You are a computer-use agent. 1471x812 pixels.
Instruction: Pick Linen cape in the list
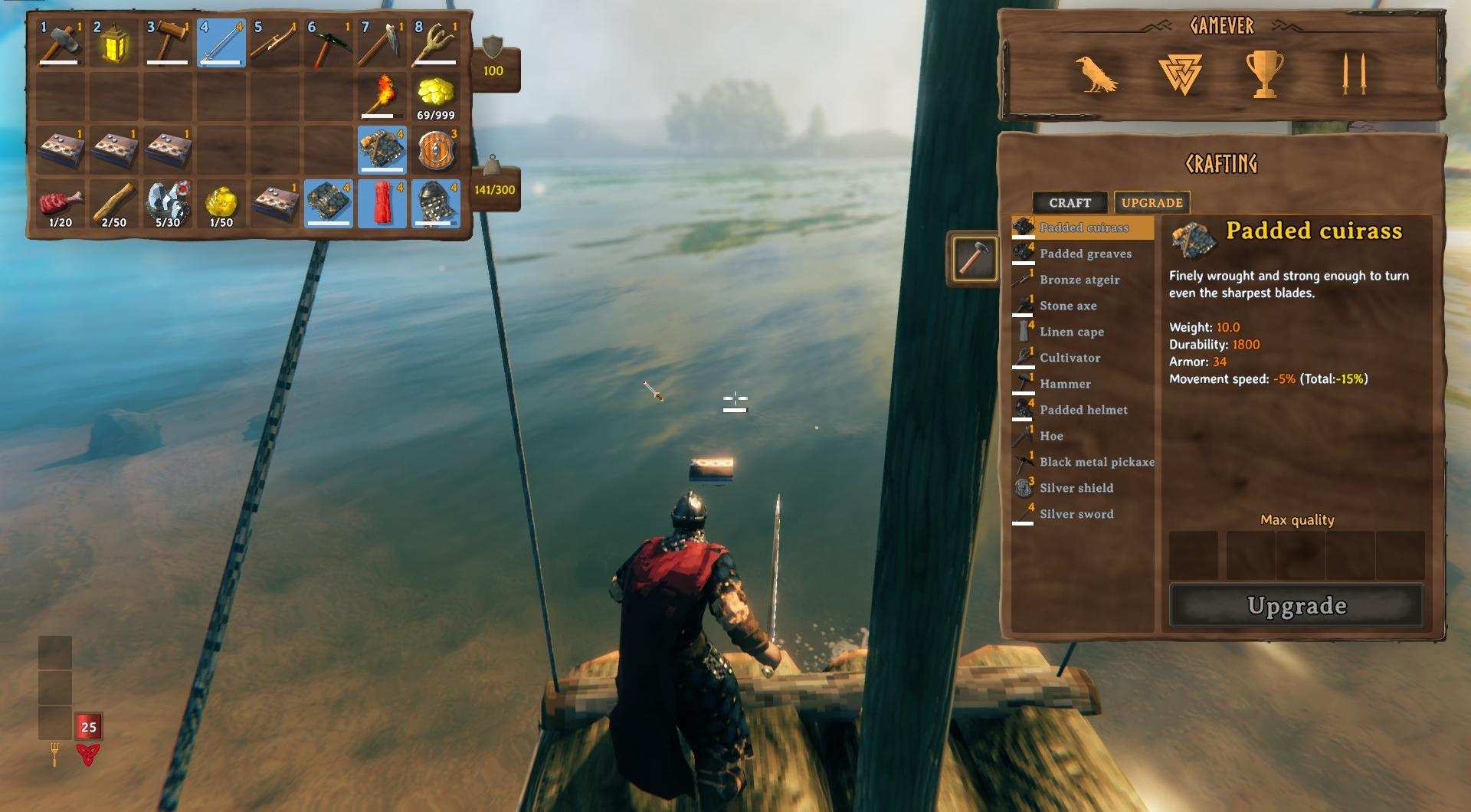click(x=1072, y=332)
